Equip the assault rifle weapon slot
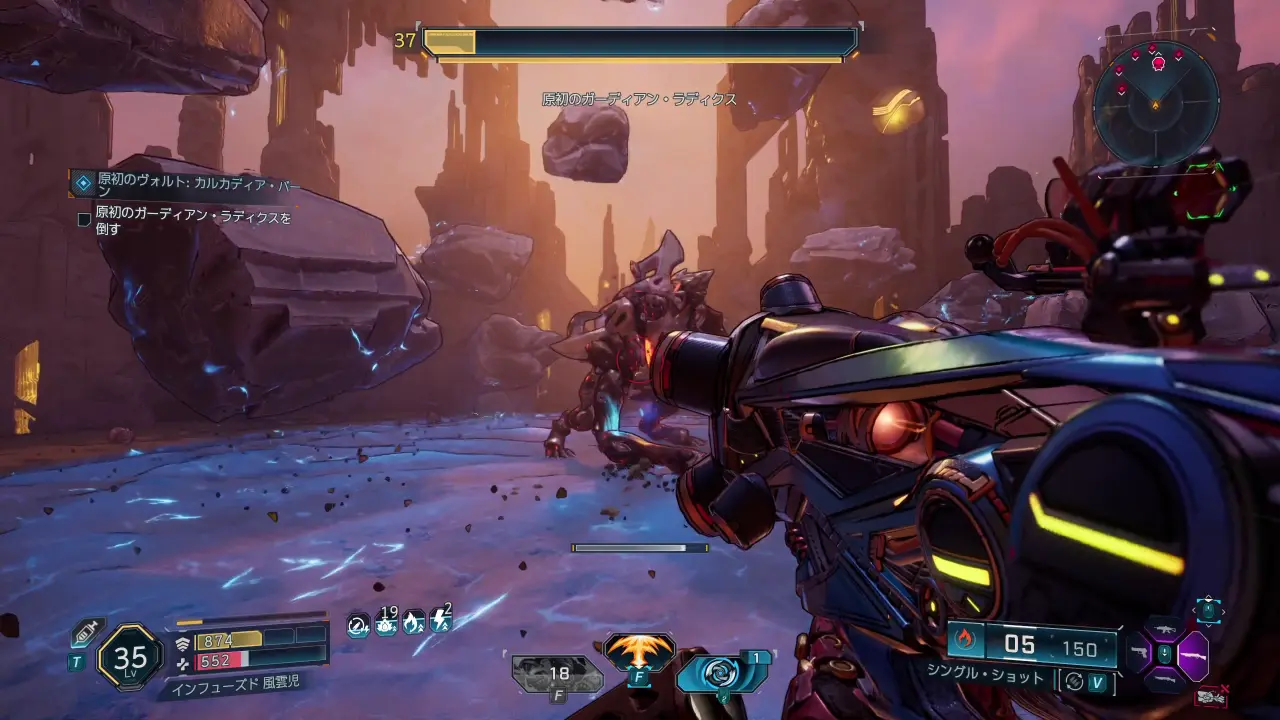This screenshot has height=720, width=1280. click(x=1164, y=629)
